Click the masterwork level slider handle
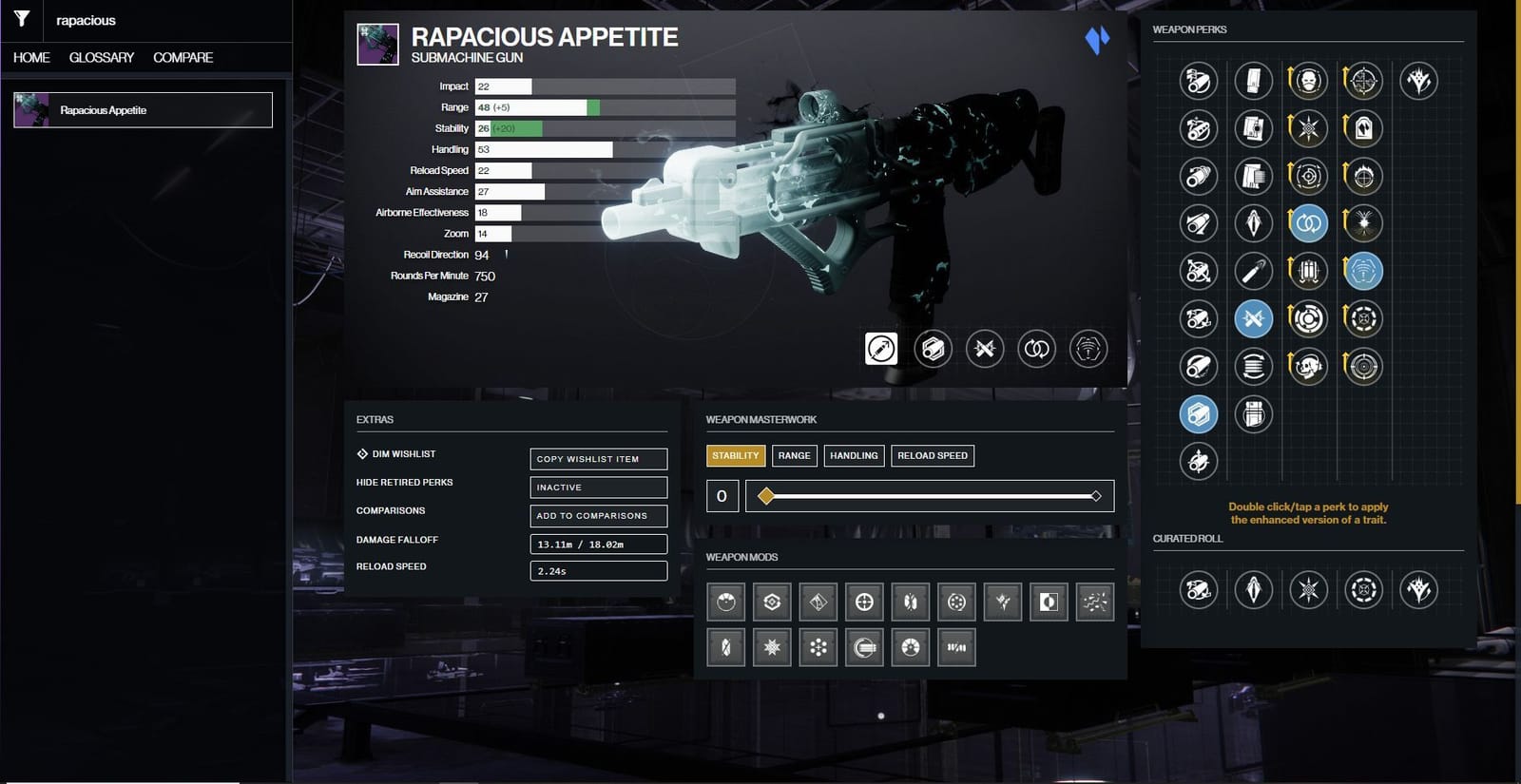The width and height of the screenshot is (1521, 784). 765,495
